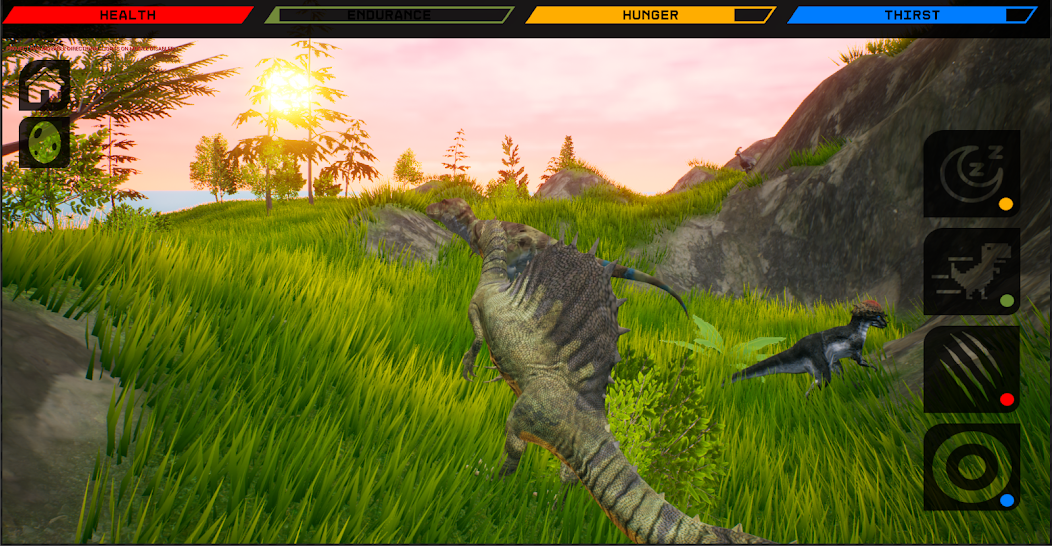Toggle the running dinosaur sprint button
The image size is (1052, 546).
[971, 272]
